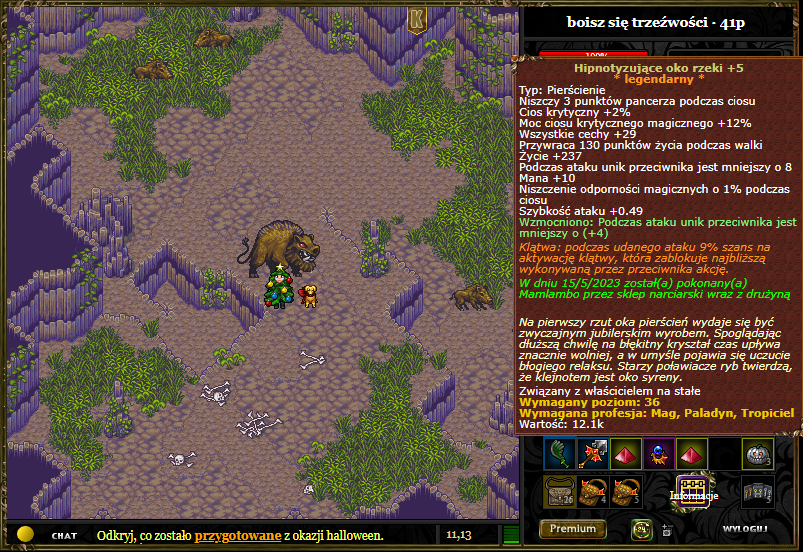803x552 pixels.
Task: Select the golden axe weapon slot
Action: click(593, 454)
